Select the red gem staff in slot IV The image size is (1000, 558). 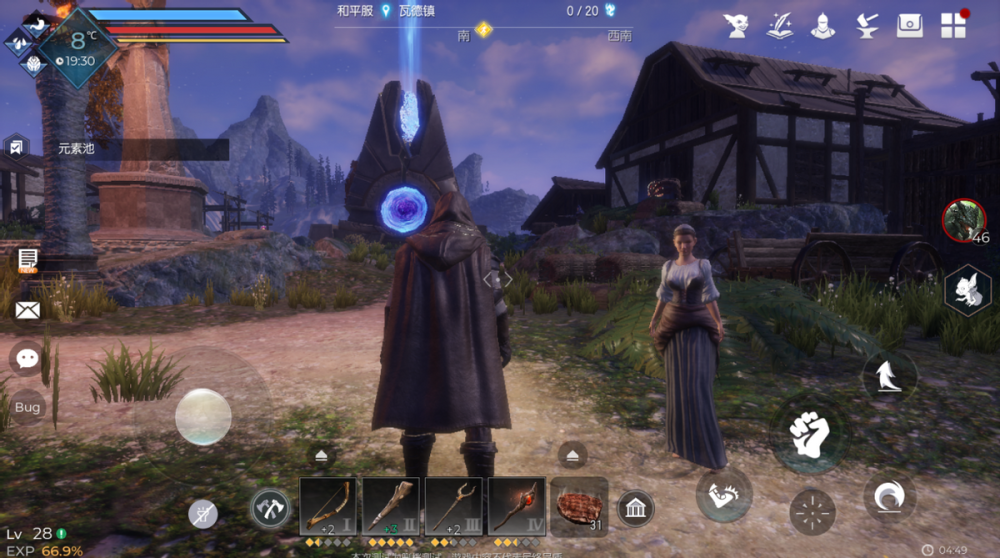click(x=516, y=507)
